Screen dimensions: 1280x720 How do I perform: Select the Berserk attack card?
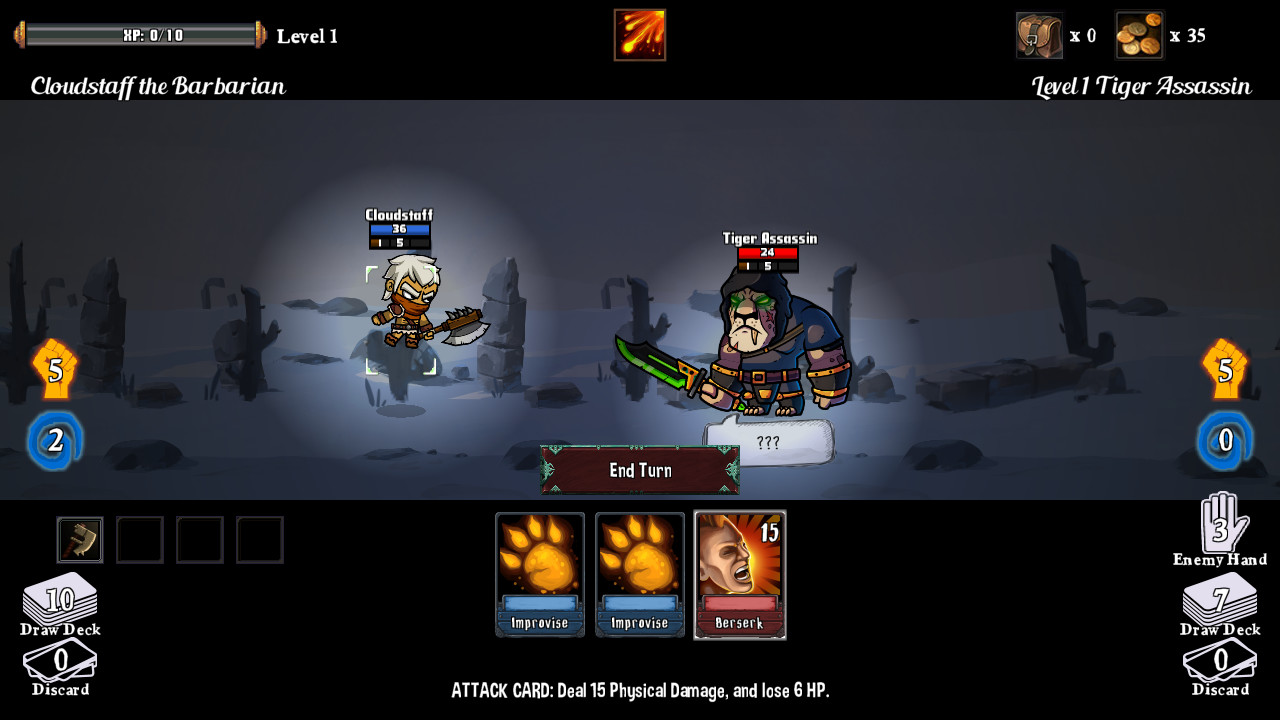(x=740, y=574)
